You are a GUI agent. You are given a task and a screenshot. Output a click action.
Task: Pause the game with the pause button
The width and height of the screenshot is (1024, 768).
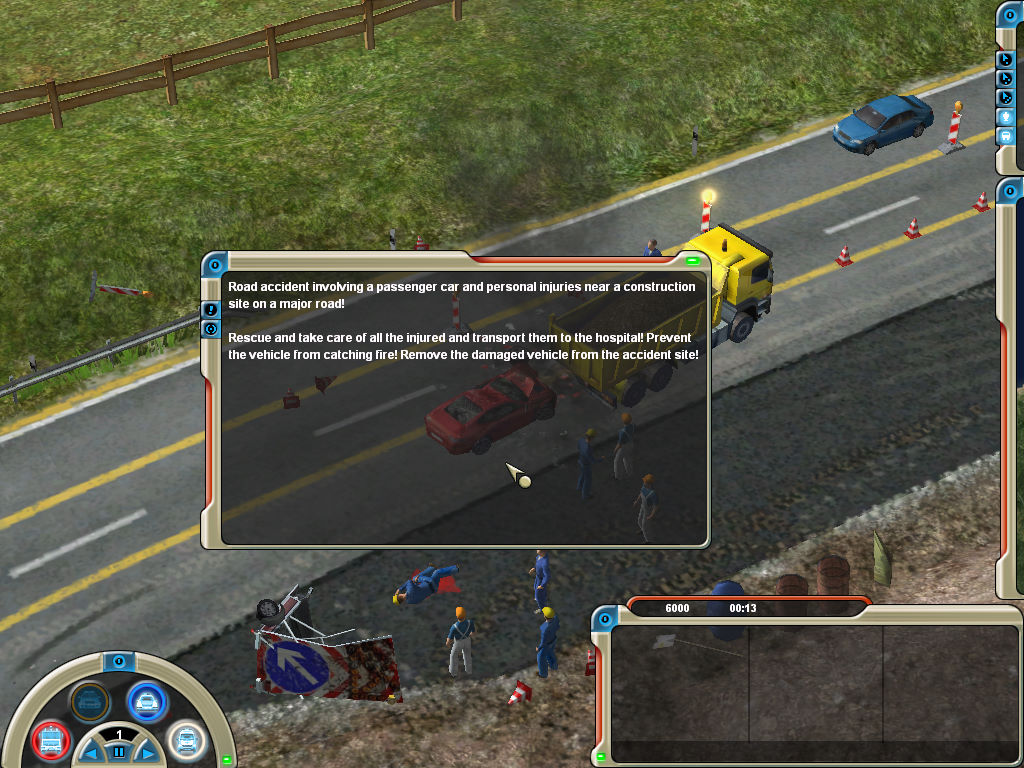(118, 751)
